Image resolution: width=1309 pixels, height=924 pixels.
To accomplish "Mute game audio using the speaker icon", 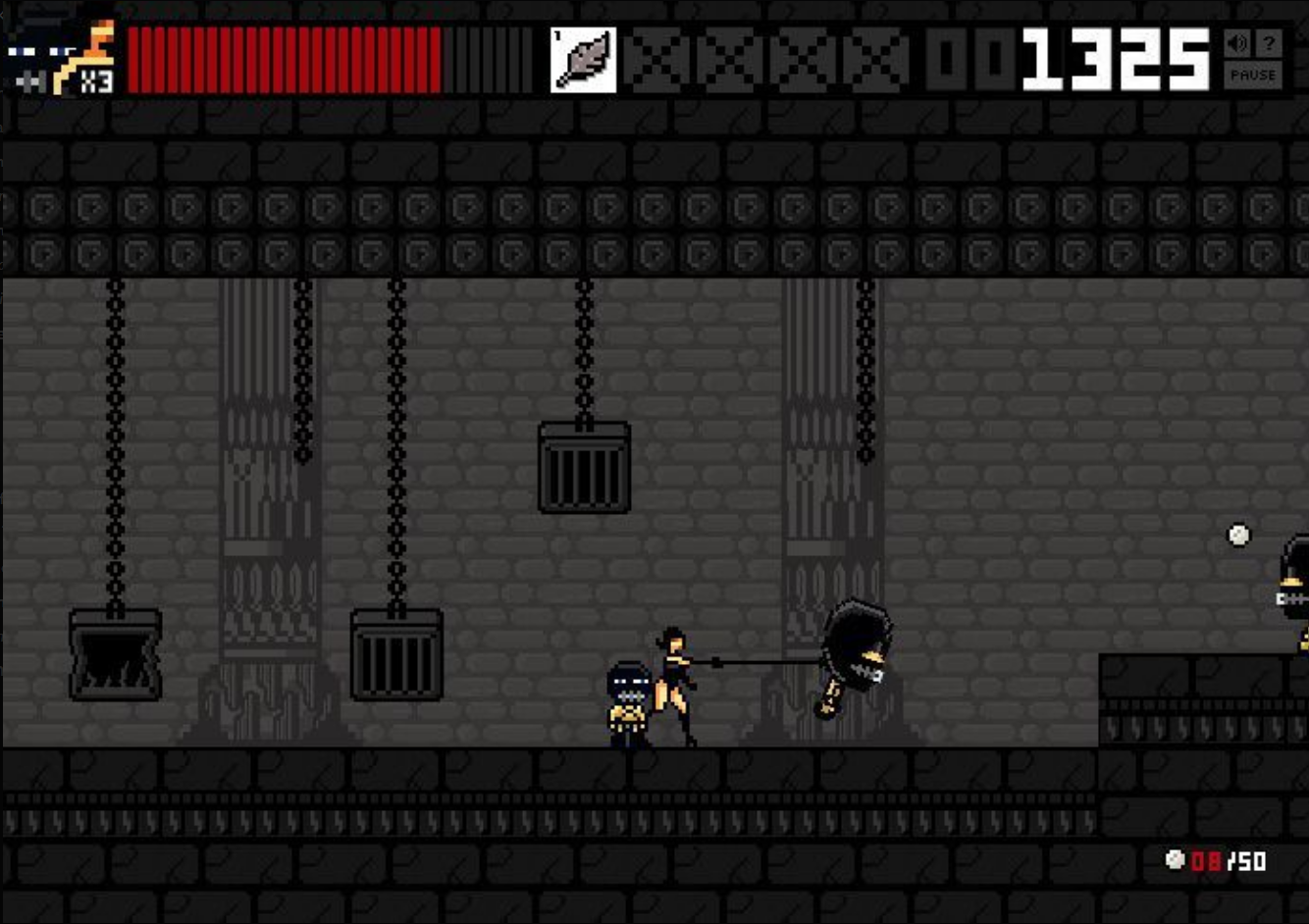I will [x=1239, y=44].
